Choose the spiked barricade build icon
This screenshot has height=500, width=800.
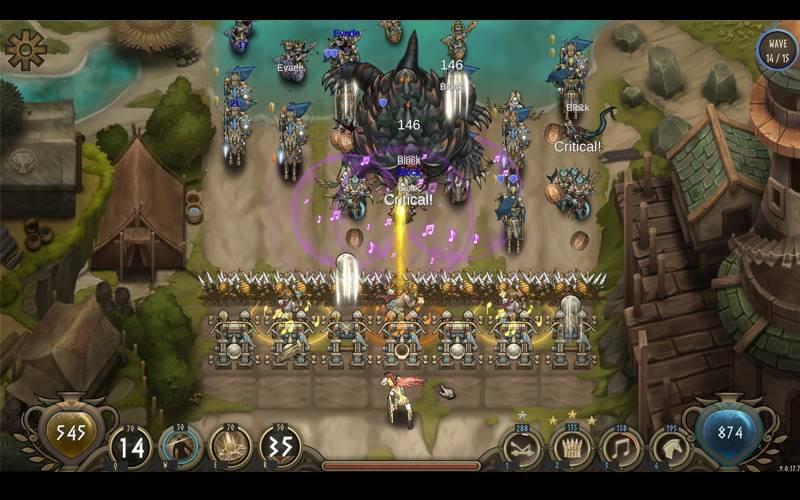572,448
